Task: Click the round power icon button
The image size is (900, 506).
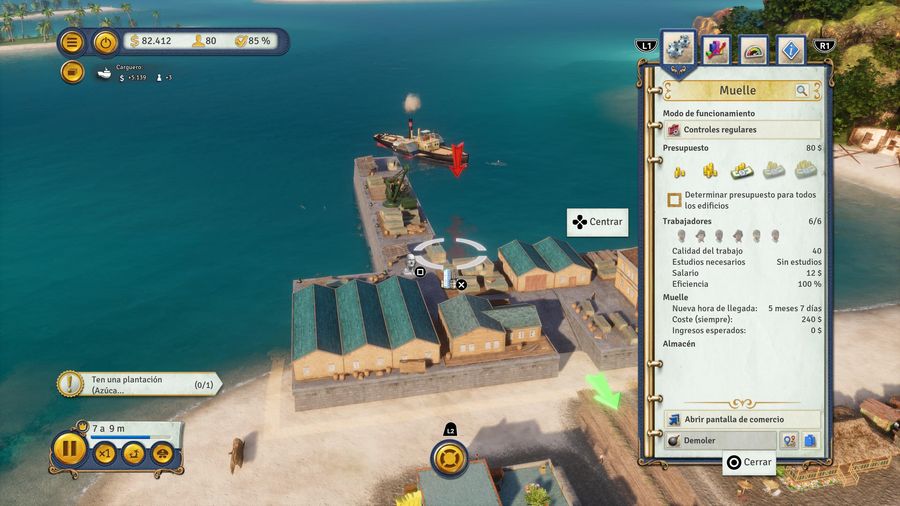Action: tap(105, 42)
